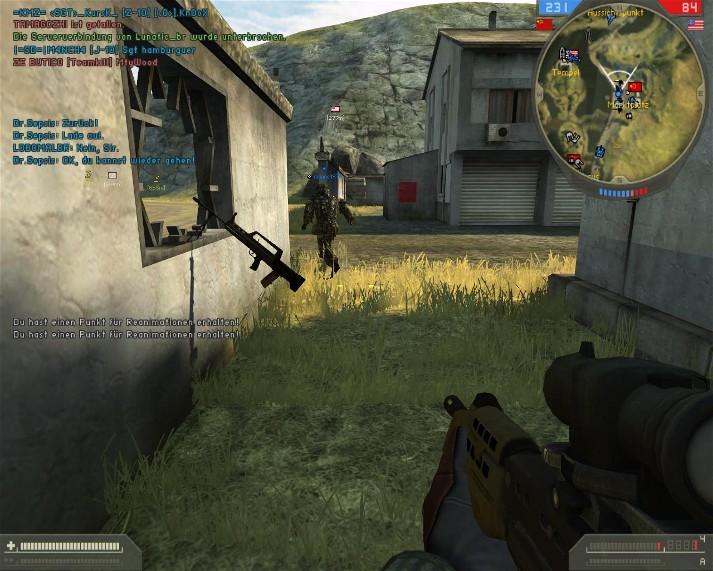Select the Marktplatz flag marker on the minimap

(633, 88)
